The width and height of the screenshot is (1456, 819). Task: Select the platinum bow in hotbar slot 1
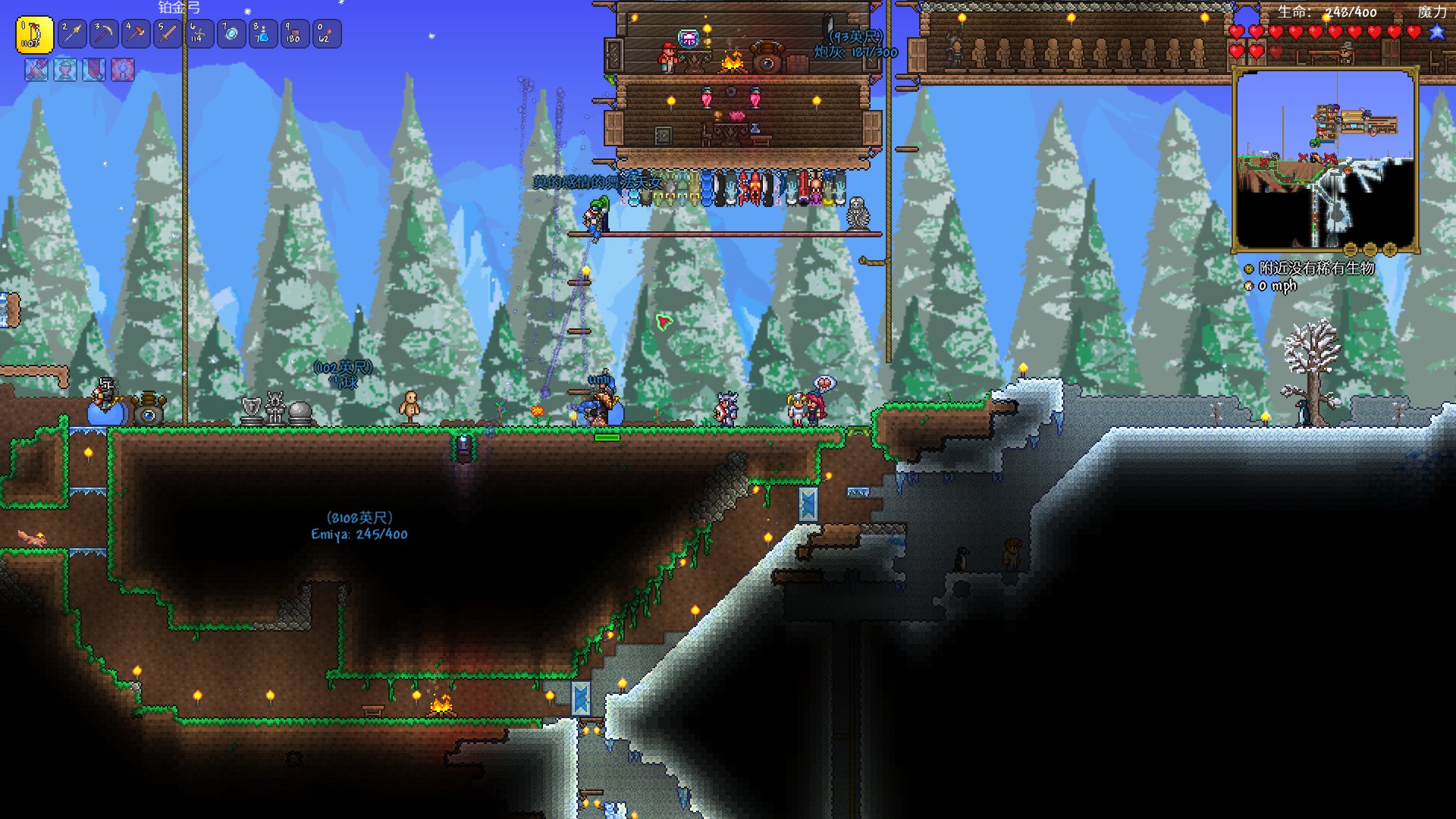pos(34,34)
